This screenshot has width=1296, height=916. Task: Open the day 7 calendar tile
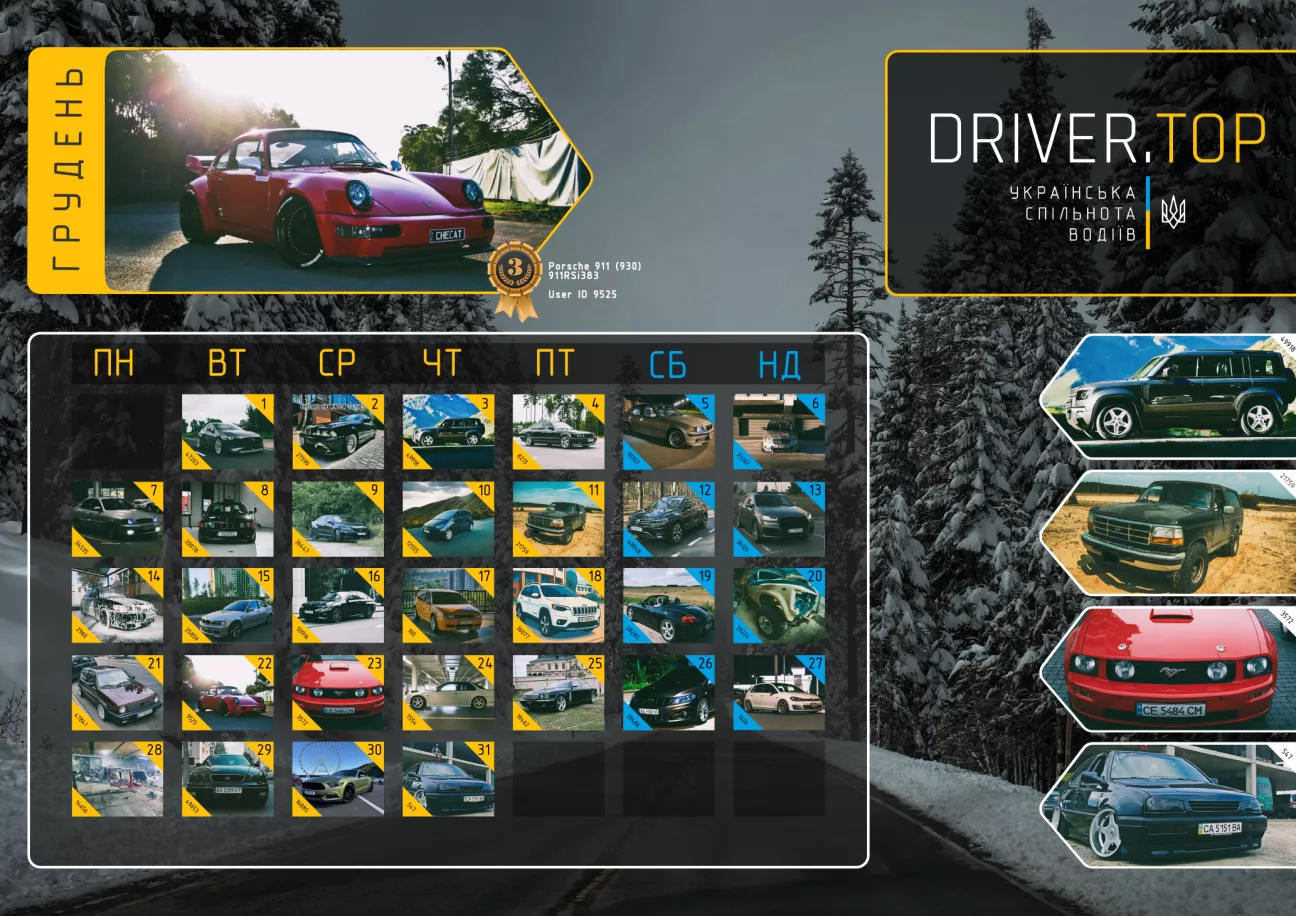coord(117,519)
